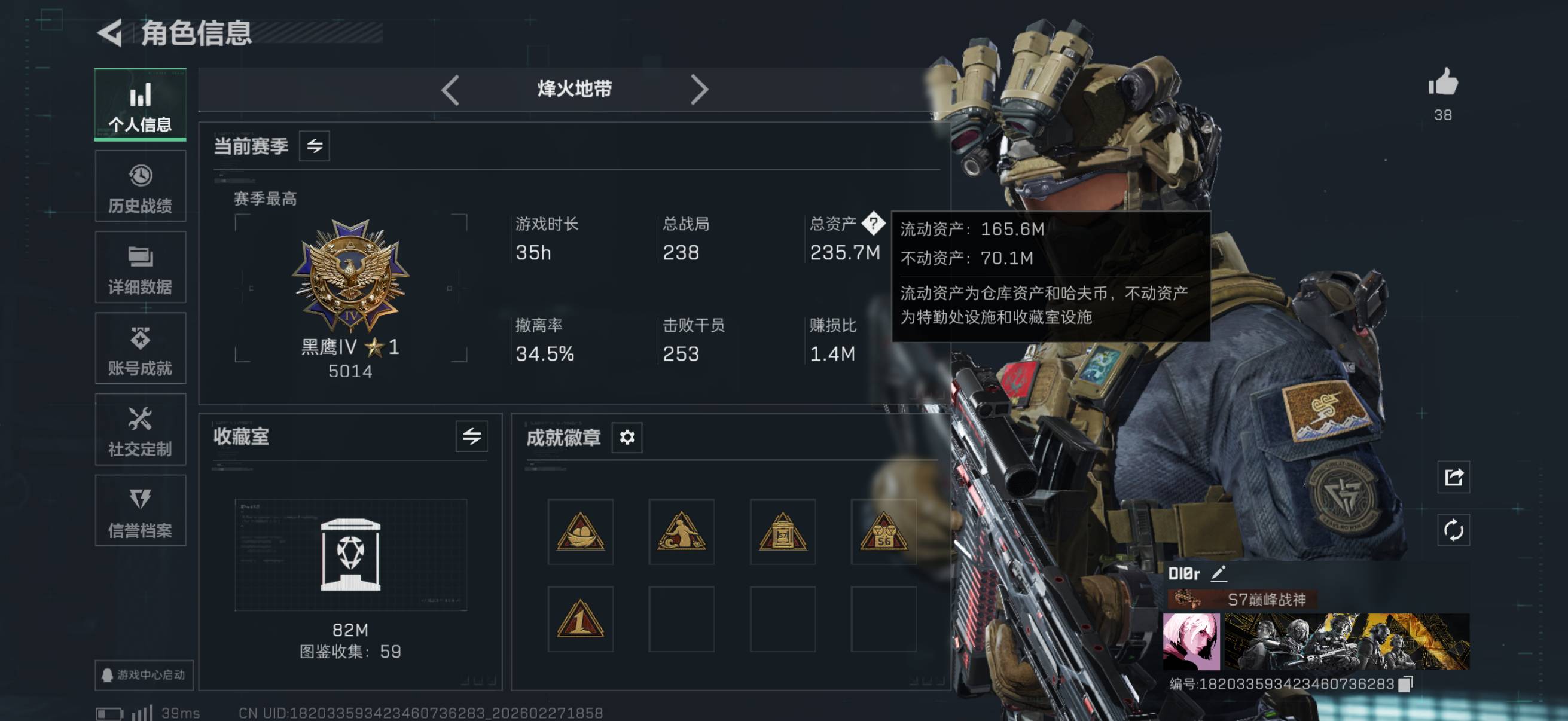
Task: Select the 账号成就 tab
Action: click(x=140, y=349)
